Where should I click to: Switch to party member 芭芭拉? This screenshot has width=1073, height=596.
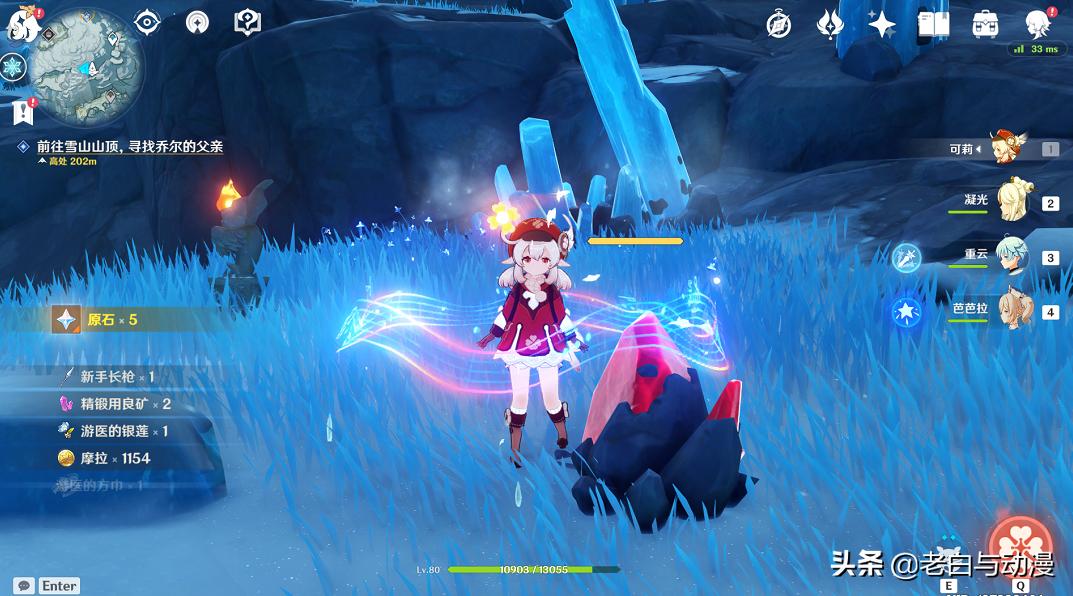tap(1015, 310)
